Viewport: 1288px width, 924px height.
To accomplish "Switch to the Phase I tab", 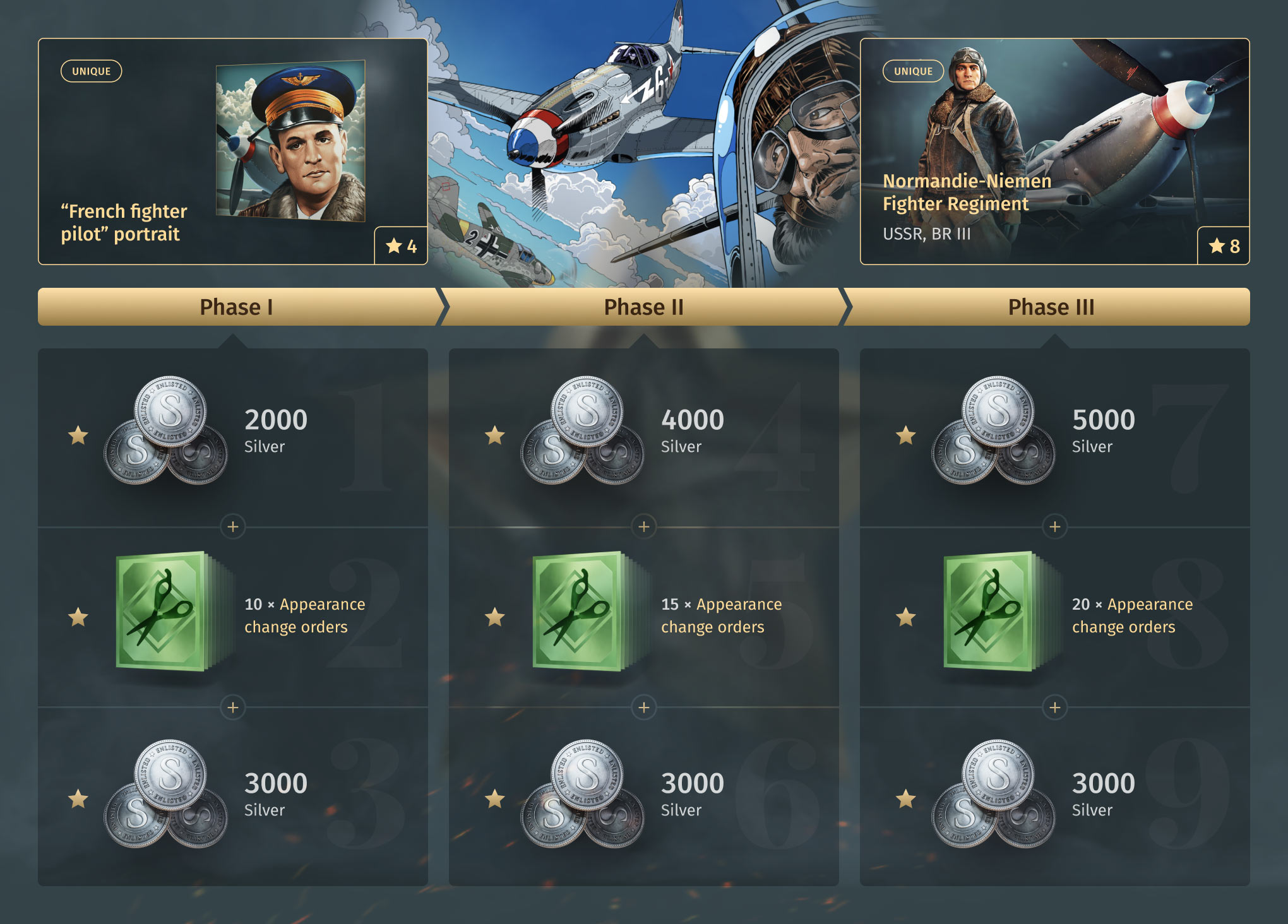I will (236, 307).
